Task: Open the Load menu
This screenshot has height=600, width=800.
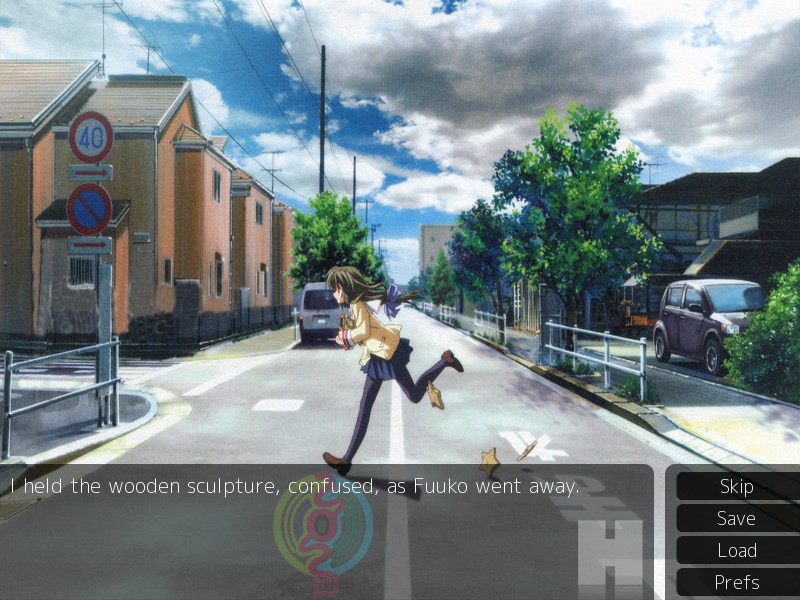Action: pyautogui.click(x=736, y=551)
